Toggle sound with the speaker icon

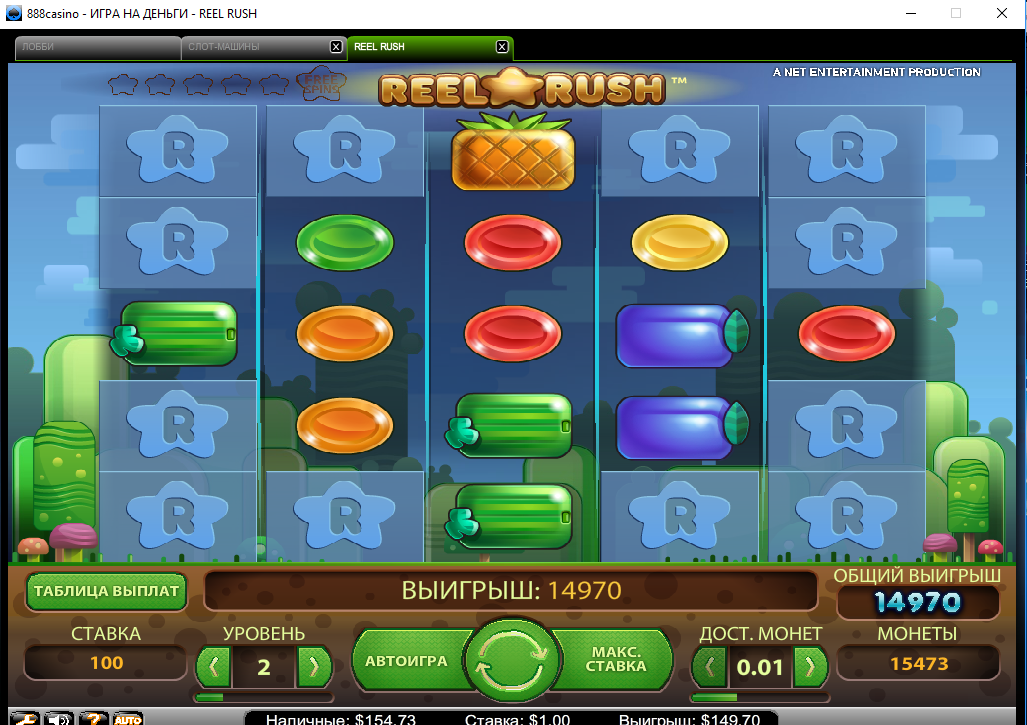59,718
